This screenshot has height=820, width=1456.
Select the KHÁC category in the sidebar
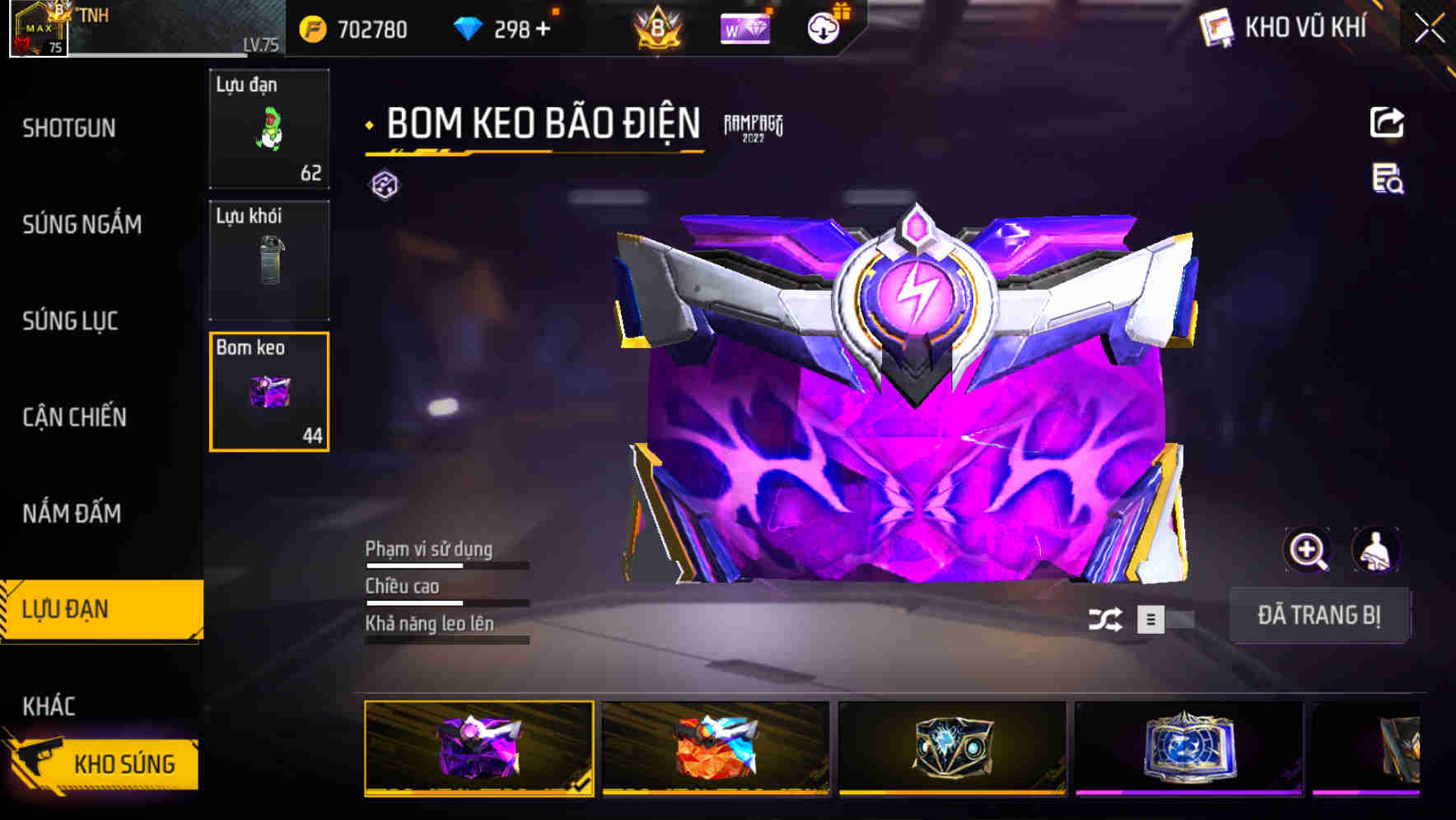click(49, 706)
